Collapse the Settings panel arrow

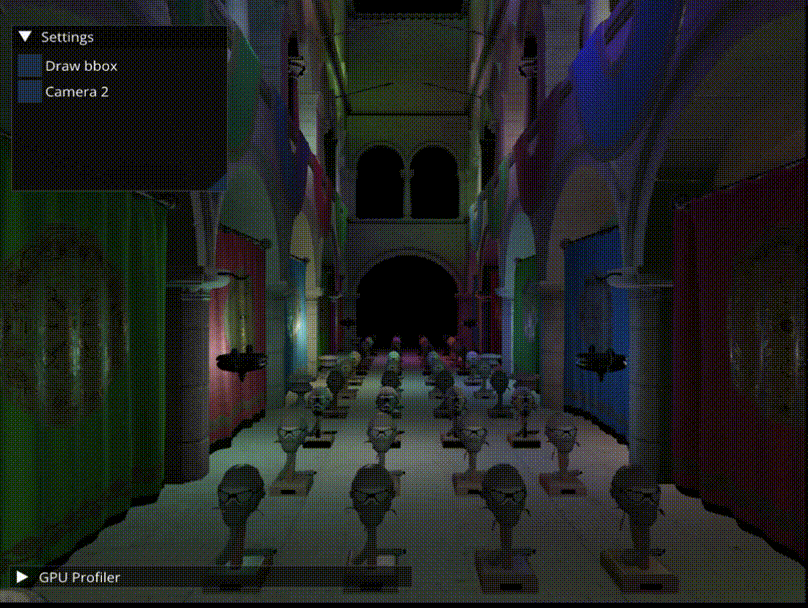[26, 37]
